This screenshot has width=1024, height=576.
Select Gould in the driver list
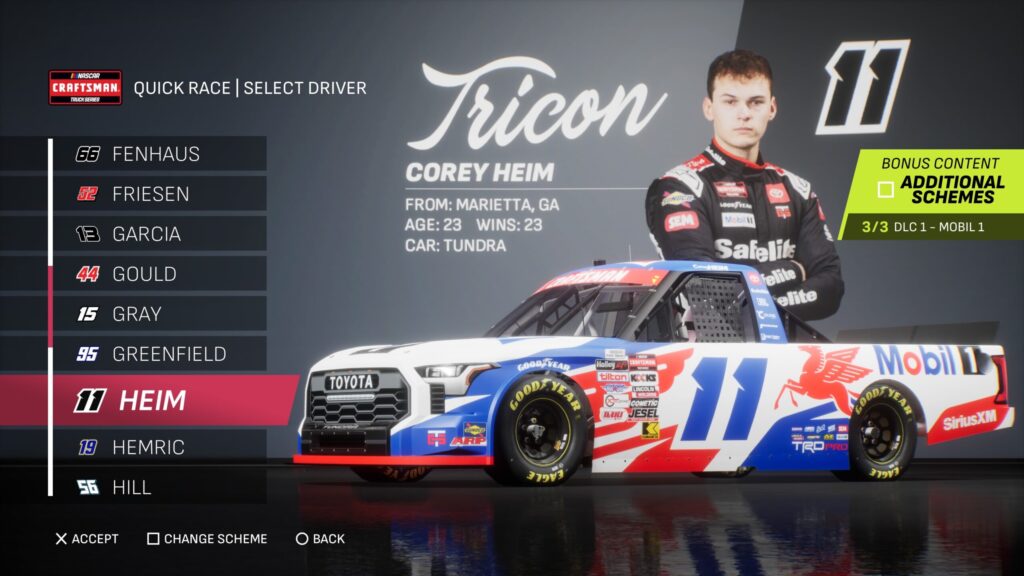tap(156, 274)
